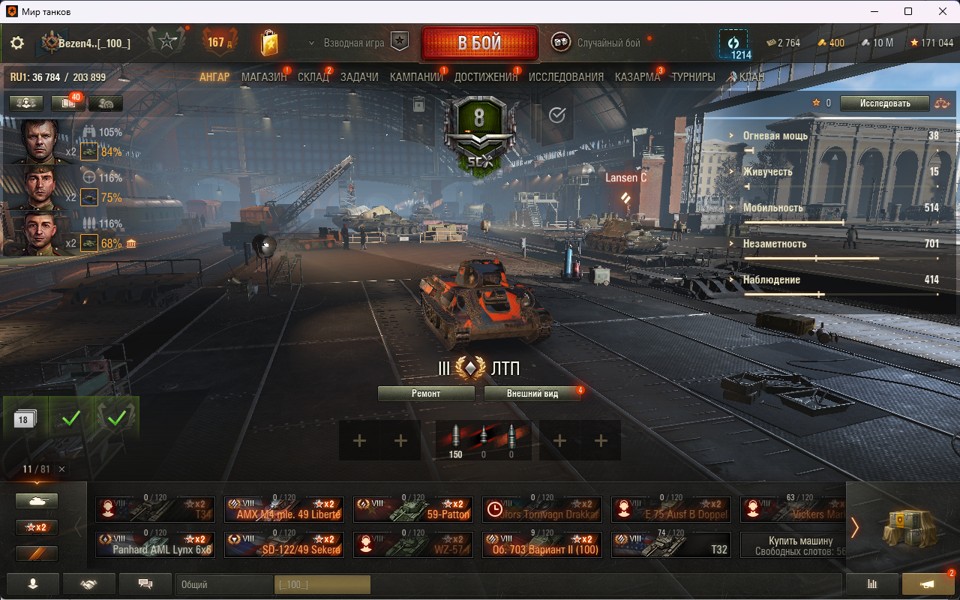Click the Ремонт button

tap(426, 394)
